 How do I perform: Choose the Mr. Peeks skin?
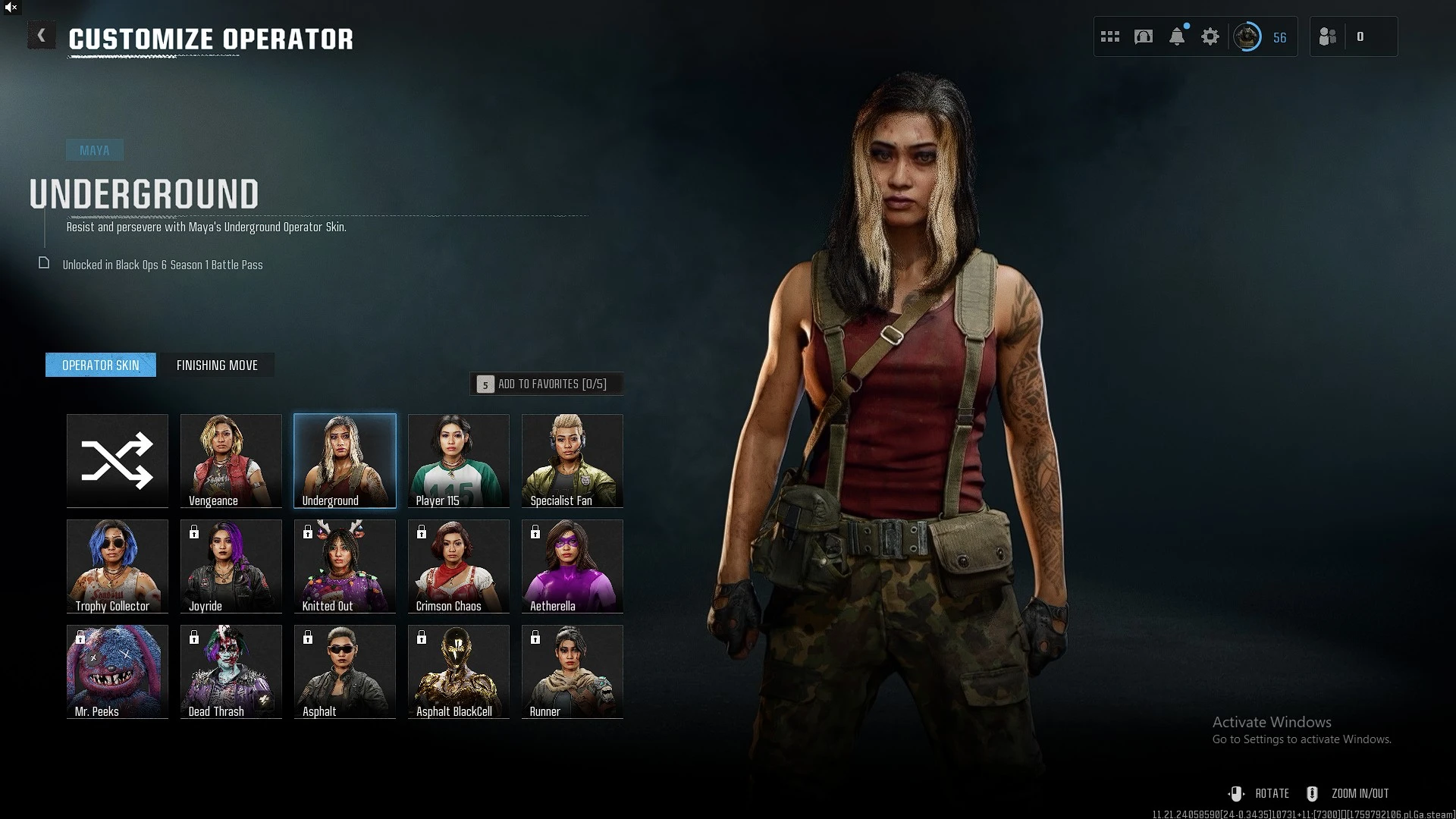[118, 671]
